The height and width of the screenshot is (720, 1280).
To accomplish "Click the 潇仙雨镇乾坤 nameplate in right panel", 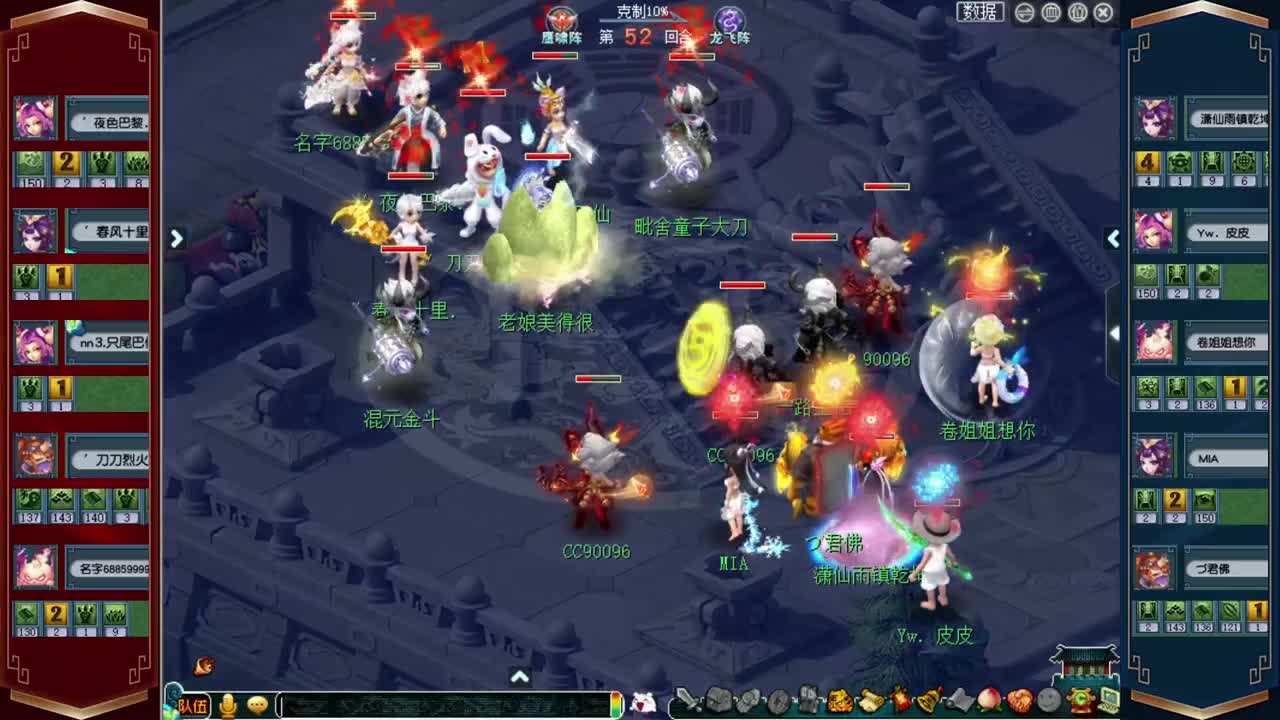I will tap(1228, 118).
